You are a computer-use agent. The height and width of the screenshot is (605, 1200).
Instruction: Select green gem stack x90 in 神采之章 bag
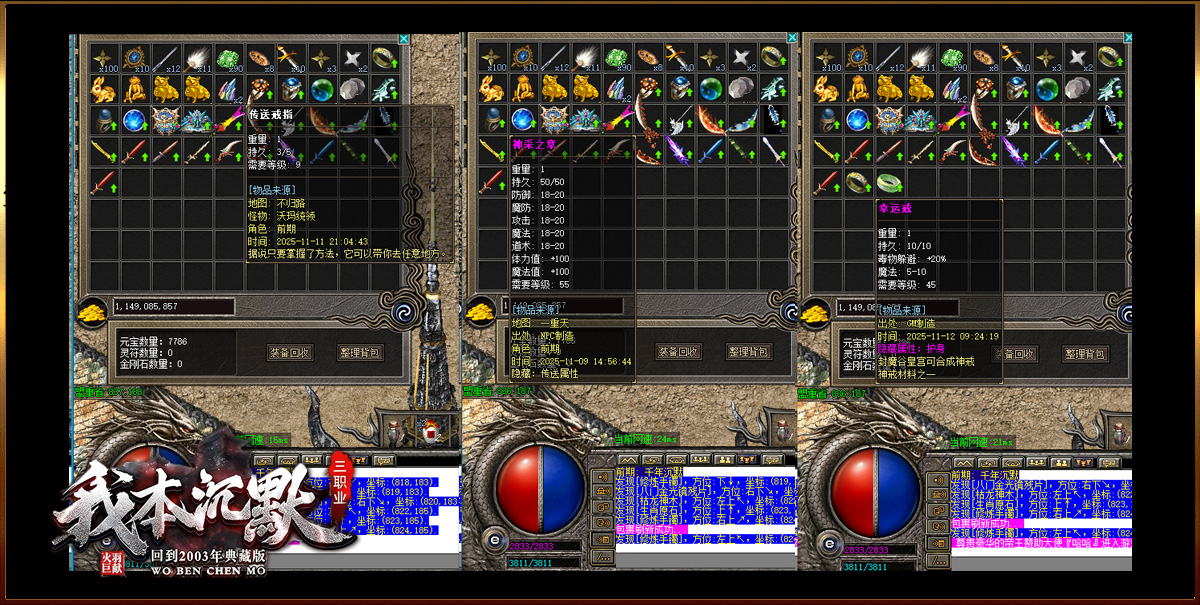pos(618,57)
